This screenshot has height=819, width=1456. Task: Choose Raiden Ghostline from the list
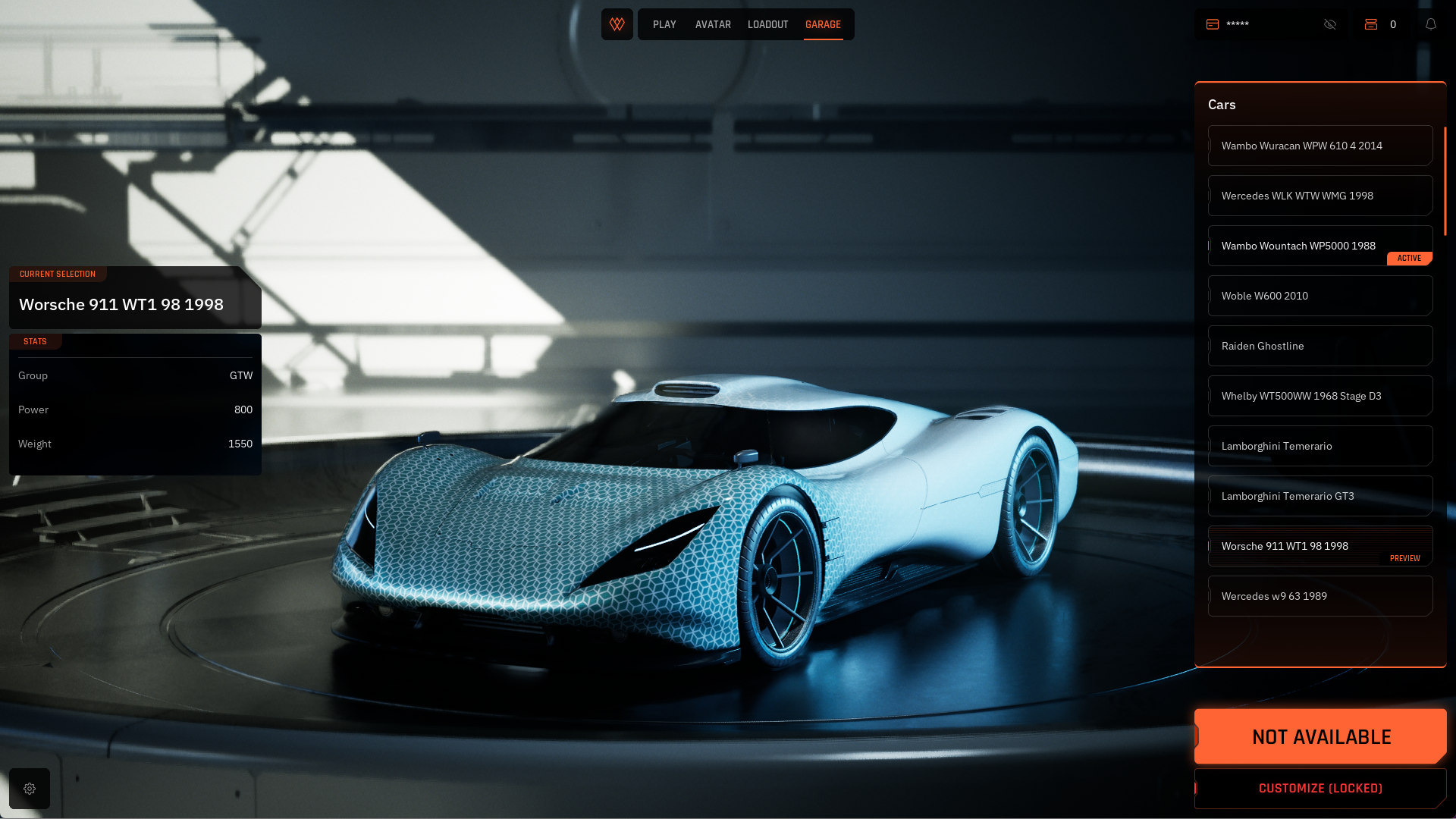click(1319, 346)
